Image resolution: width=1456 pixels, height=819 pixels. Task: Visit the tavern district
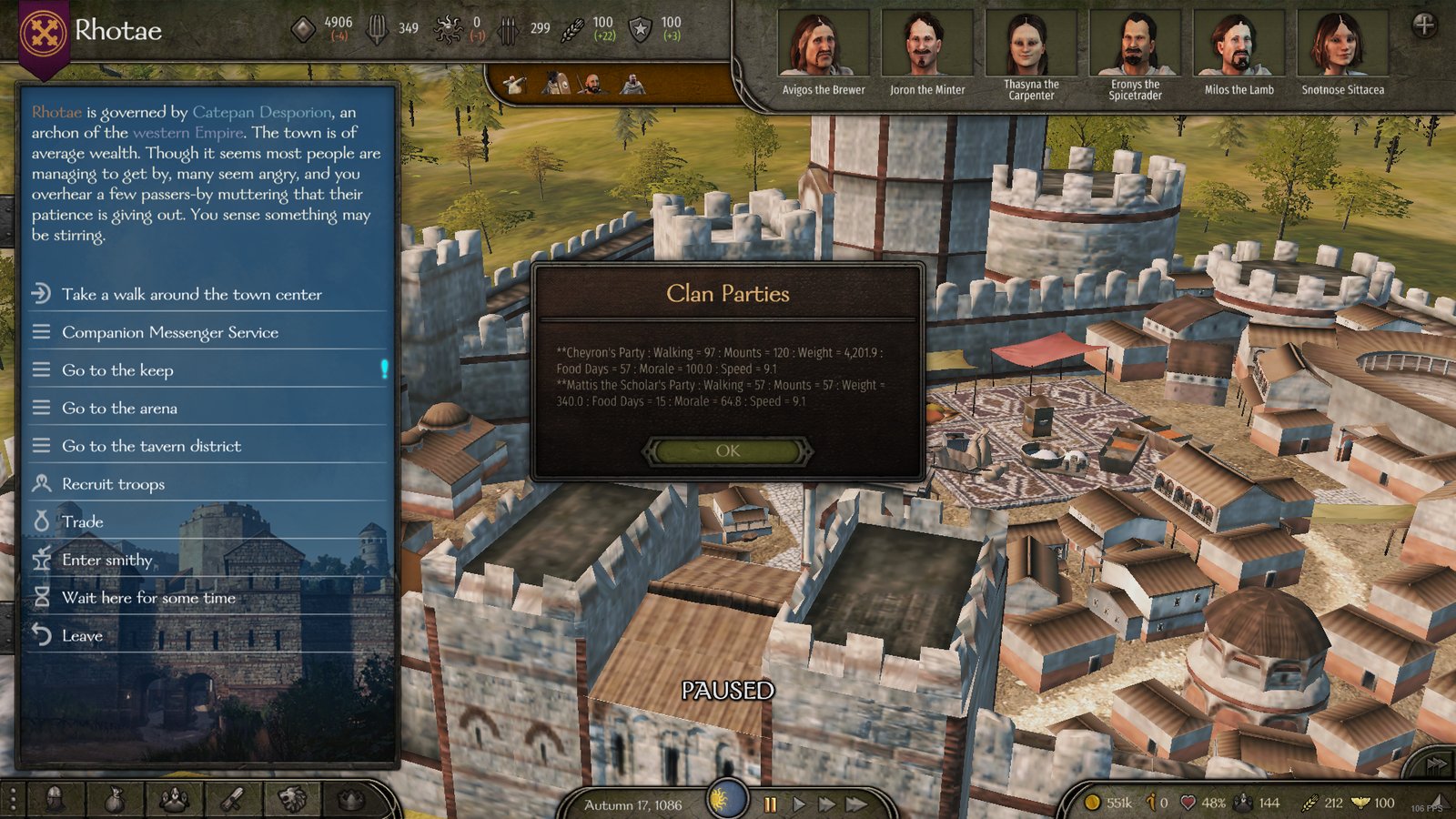151,446
